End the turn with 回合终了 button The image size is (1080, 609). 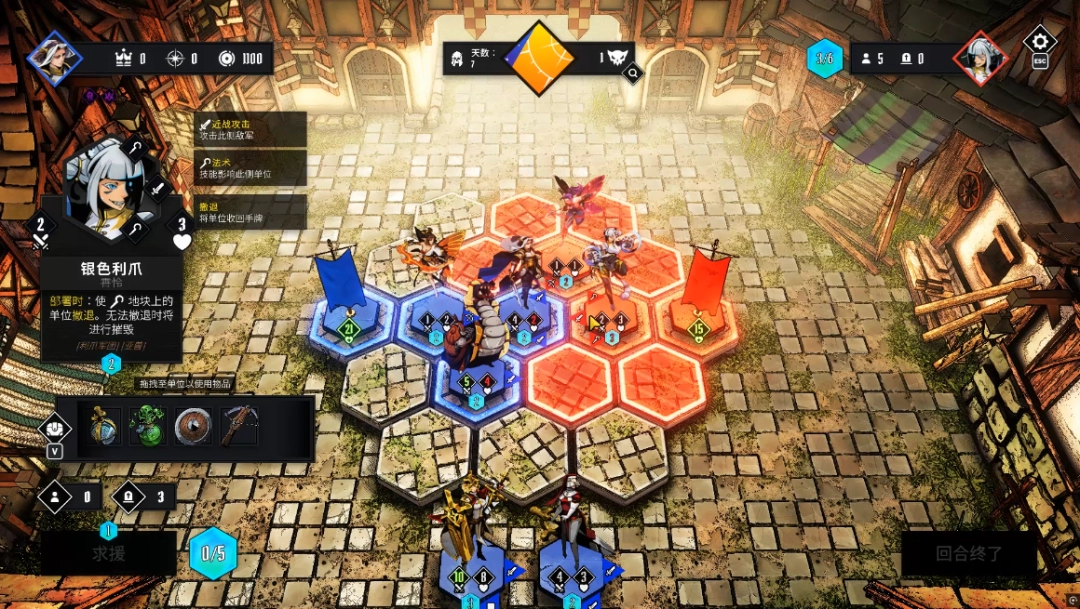pos(970,553)
